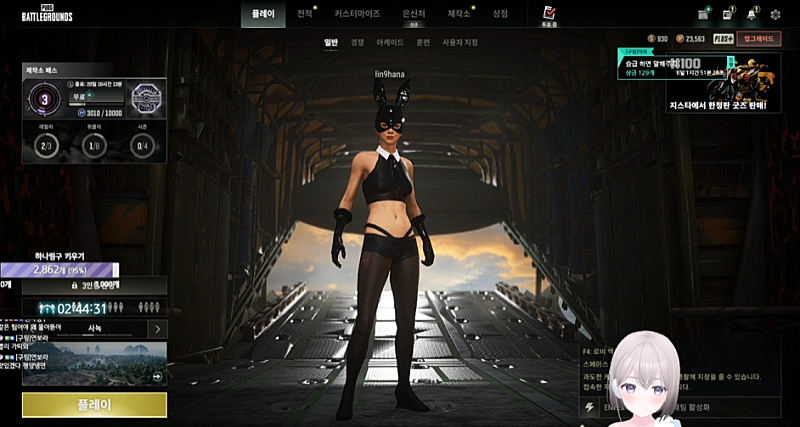
Task: Start matchmaking with the yellow 플레이 button
Action: [94, 405]
